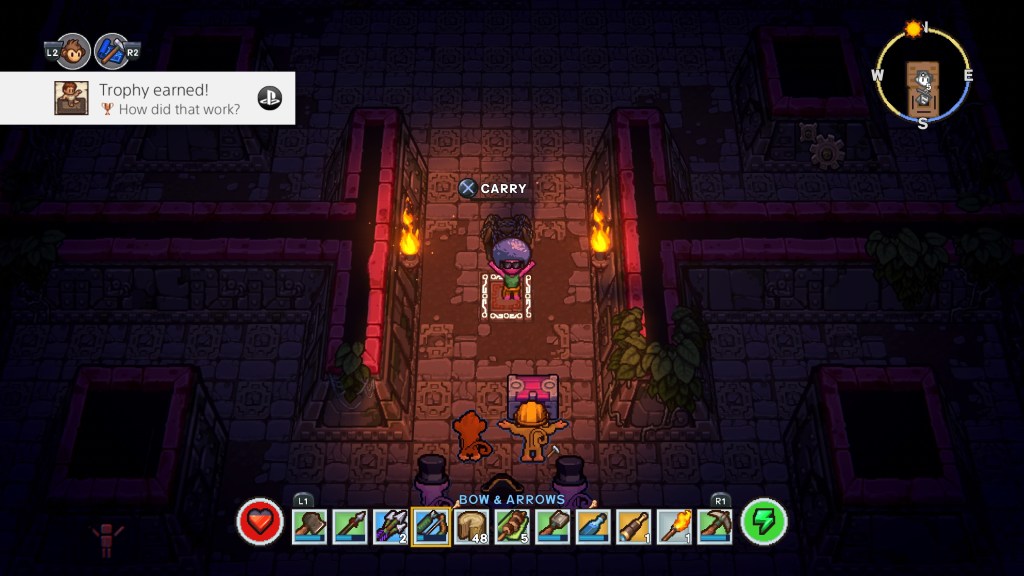
Task: Select the highlighted Bow & Arrows slot
Action: pos(431,526)
